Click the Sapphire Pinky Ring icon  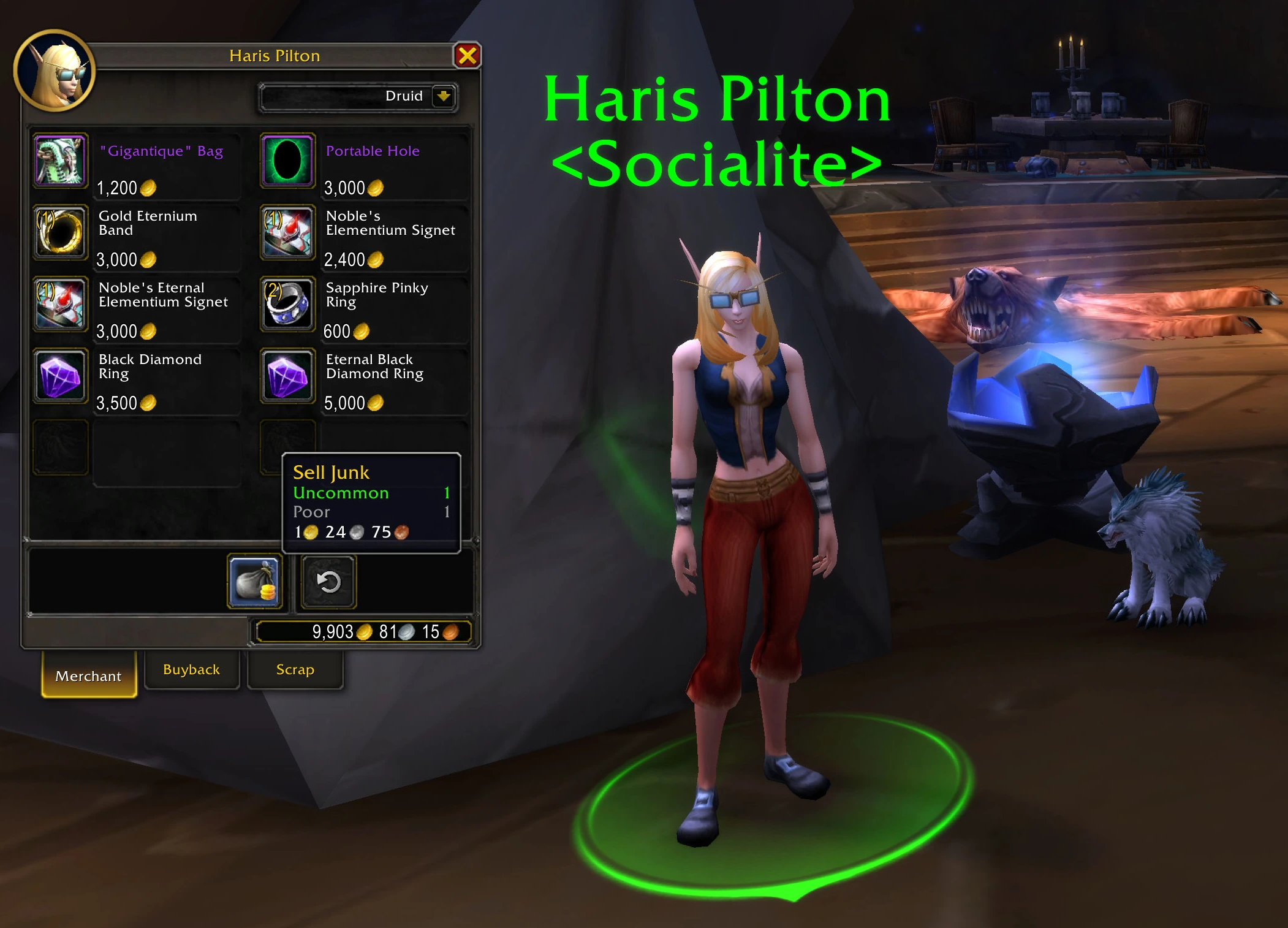click(x=287, y=304)
